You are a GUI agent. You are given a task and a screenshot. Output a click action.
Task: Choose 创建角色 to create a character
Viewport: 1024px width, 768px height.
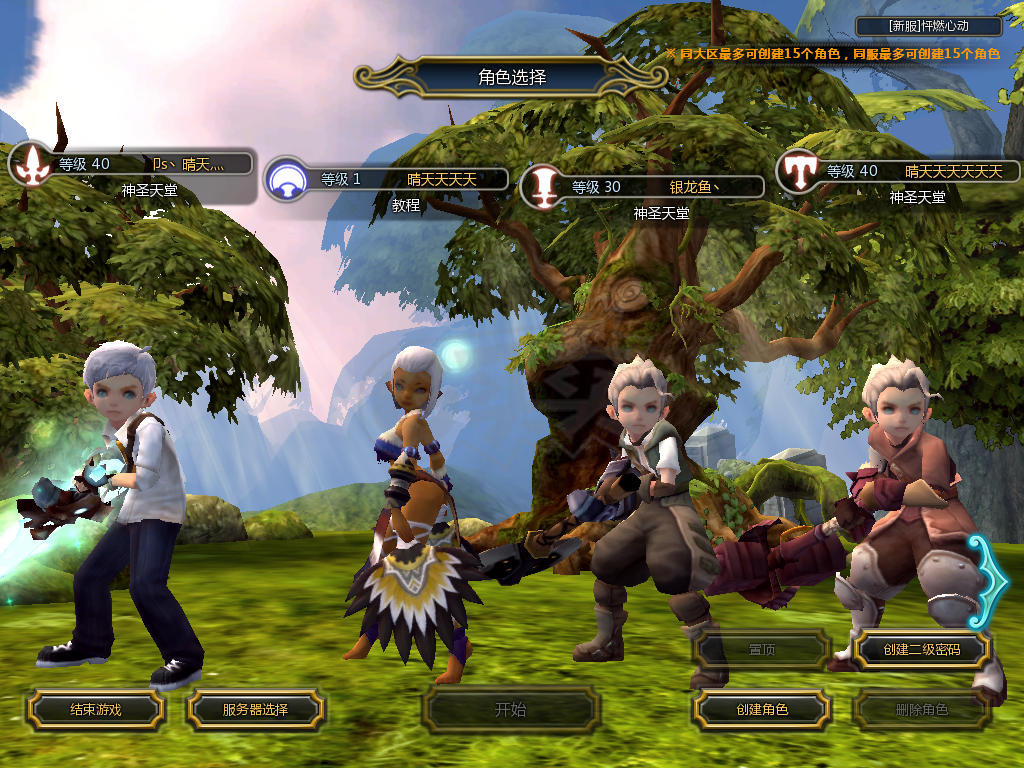click(761, 710)
